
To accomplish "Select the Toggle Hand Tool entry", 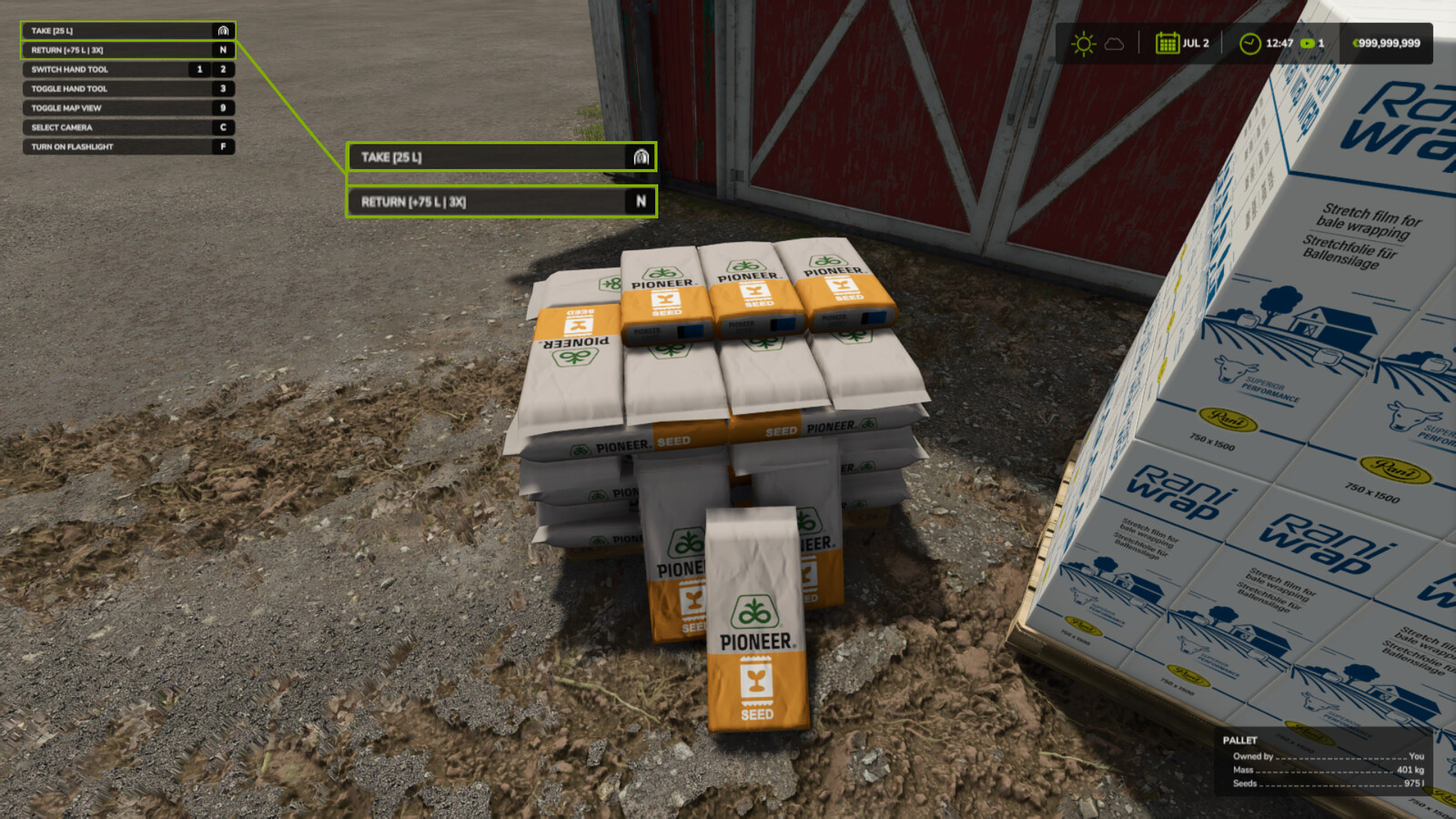I will [128, 88].
